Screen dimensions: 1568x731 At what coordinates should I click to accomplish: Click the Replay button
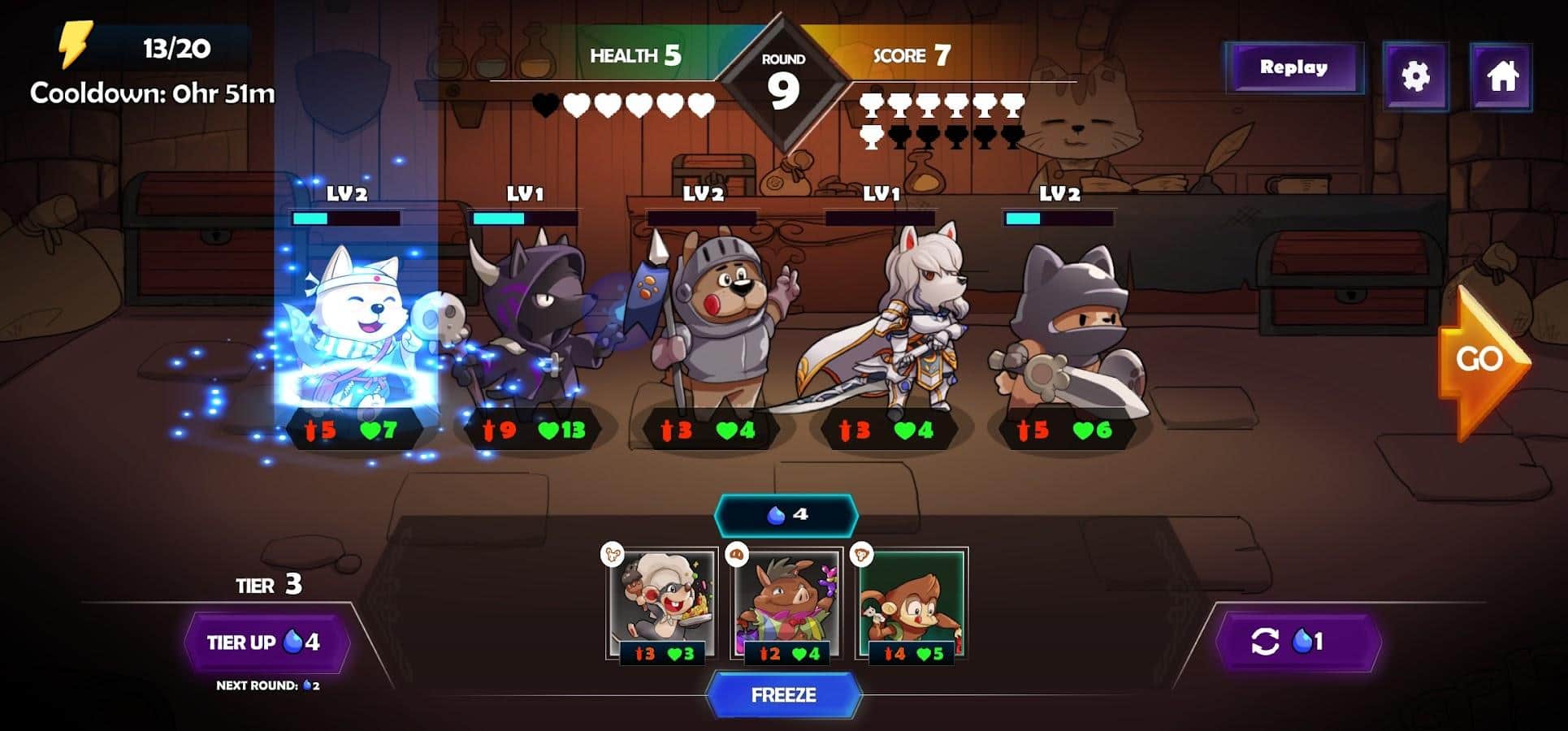pos(1293,68)
